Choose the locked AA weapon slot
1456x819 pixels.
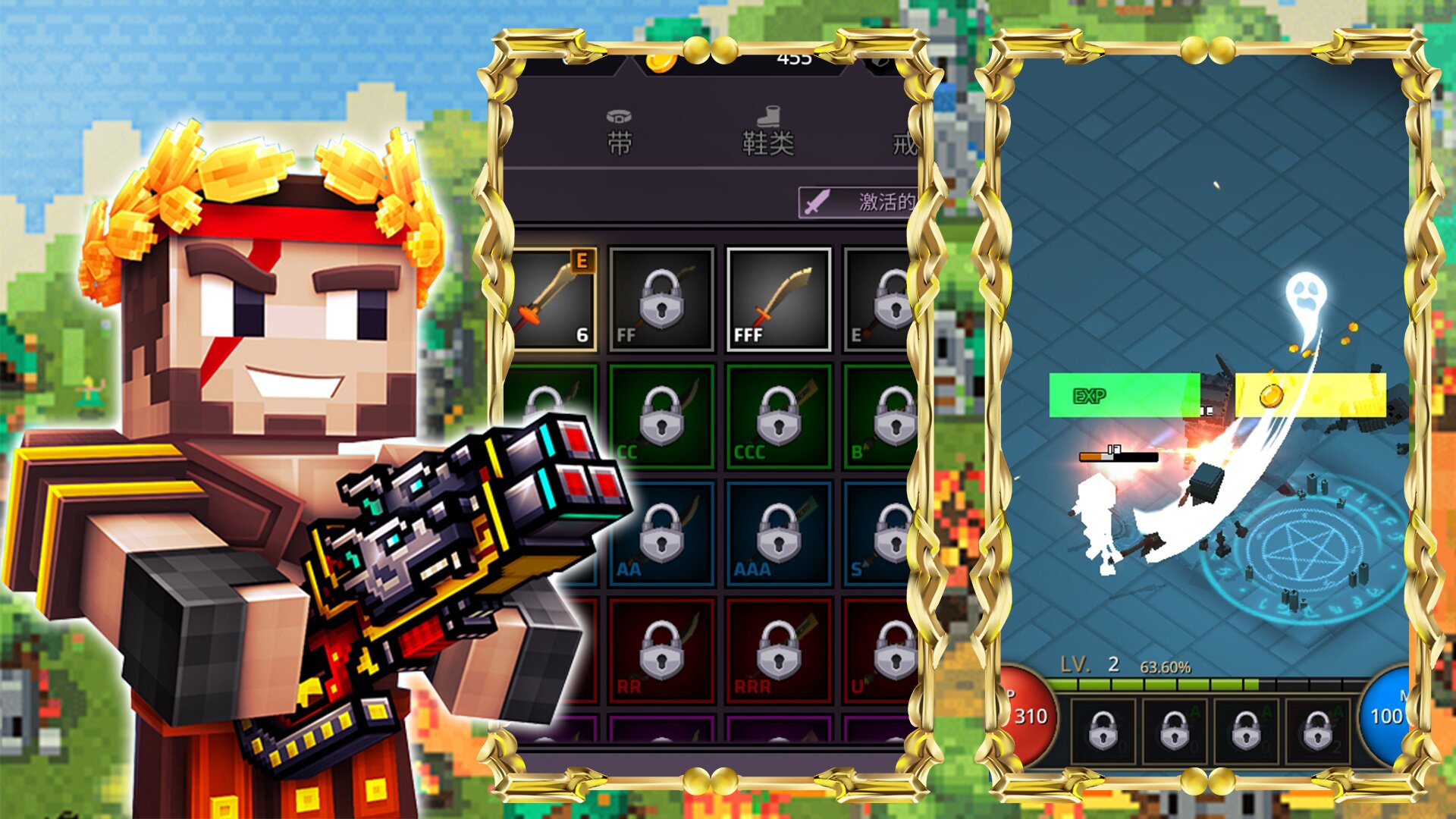click(661, 533)
